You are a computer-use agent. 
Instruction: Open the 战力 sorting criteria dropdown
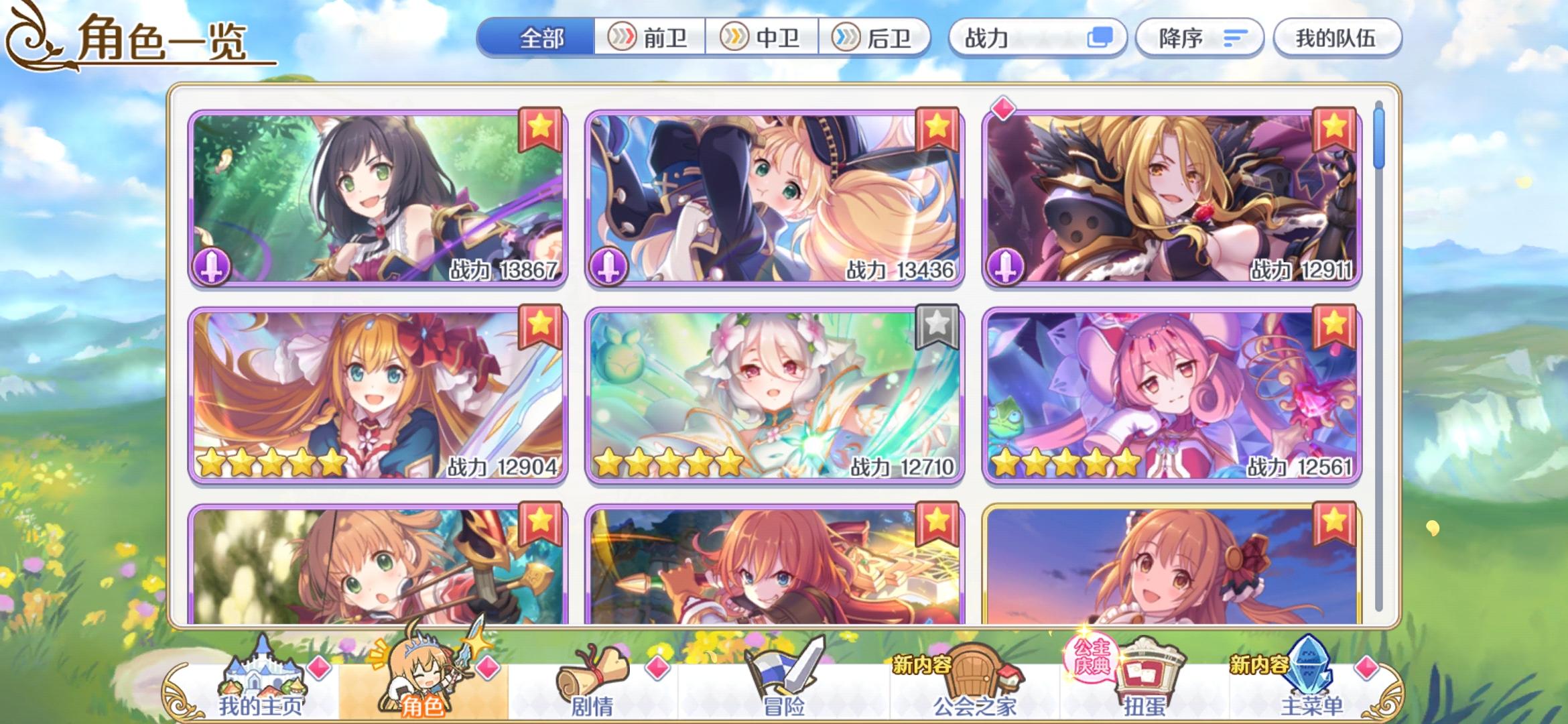click(x=1039, y=38)
